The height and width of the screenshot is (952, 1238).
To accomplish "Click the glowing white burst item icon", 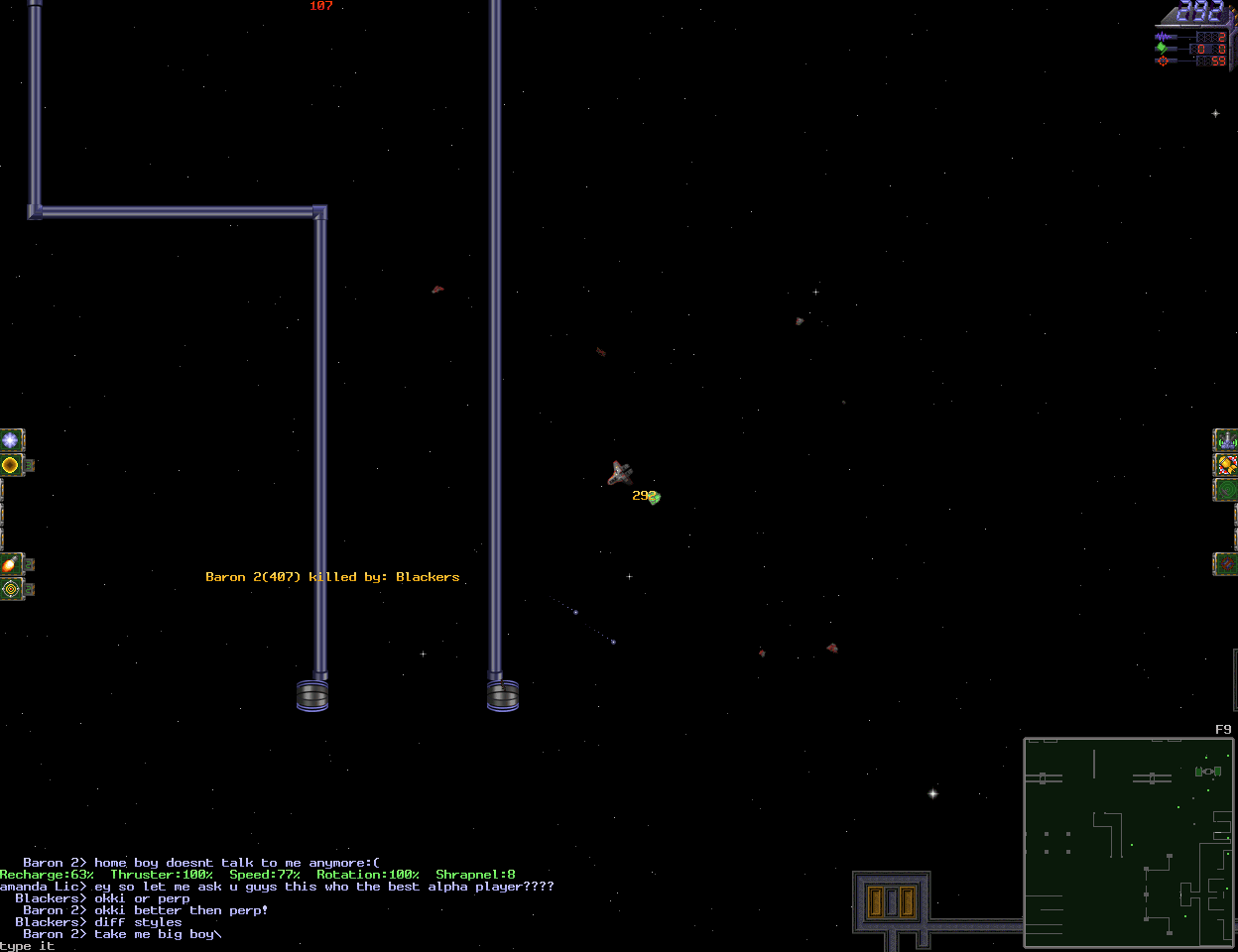I will coord(11,439).
